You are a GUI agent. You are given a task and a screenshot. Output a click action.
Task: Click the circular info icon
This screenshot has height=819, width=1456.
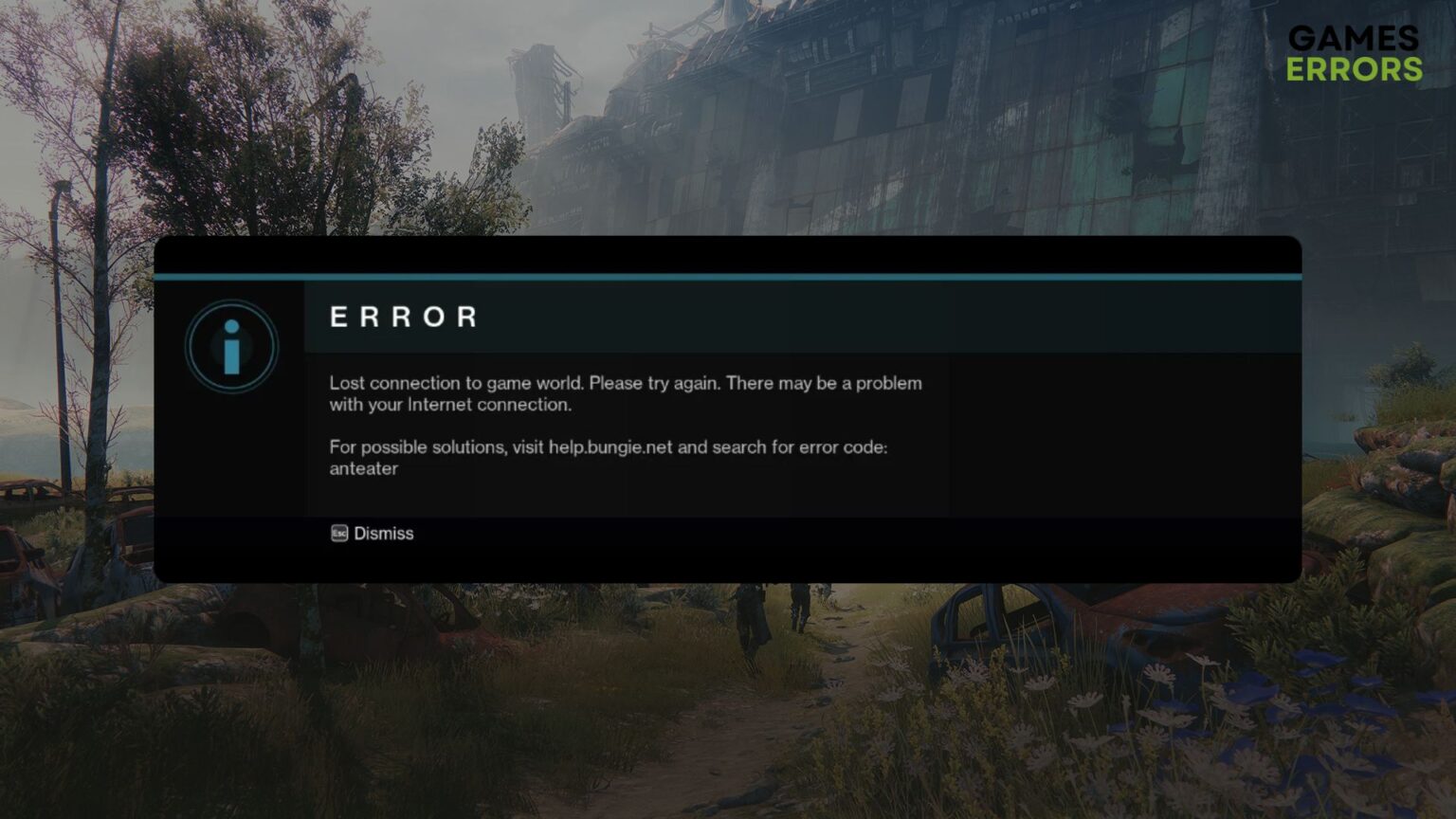tap(230, 347)
